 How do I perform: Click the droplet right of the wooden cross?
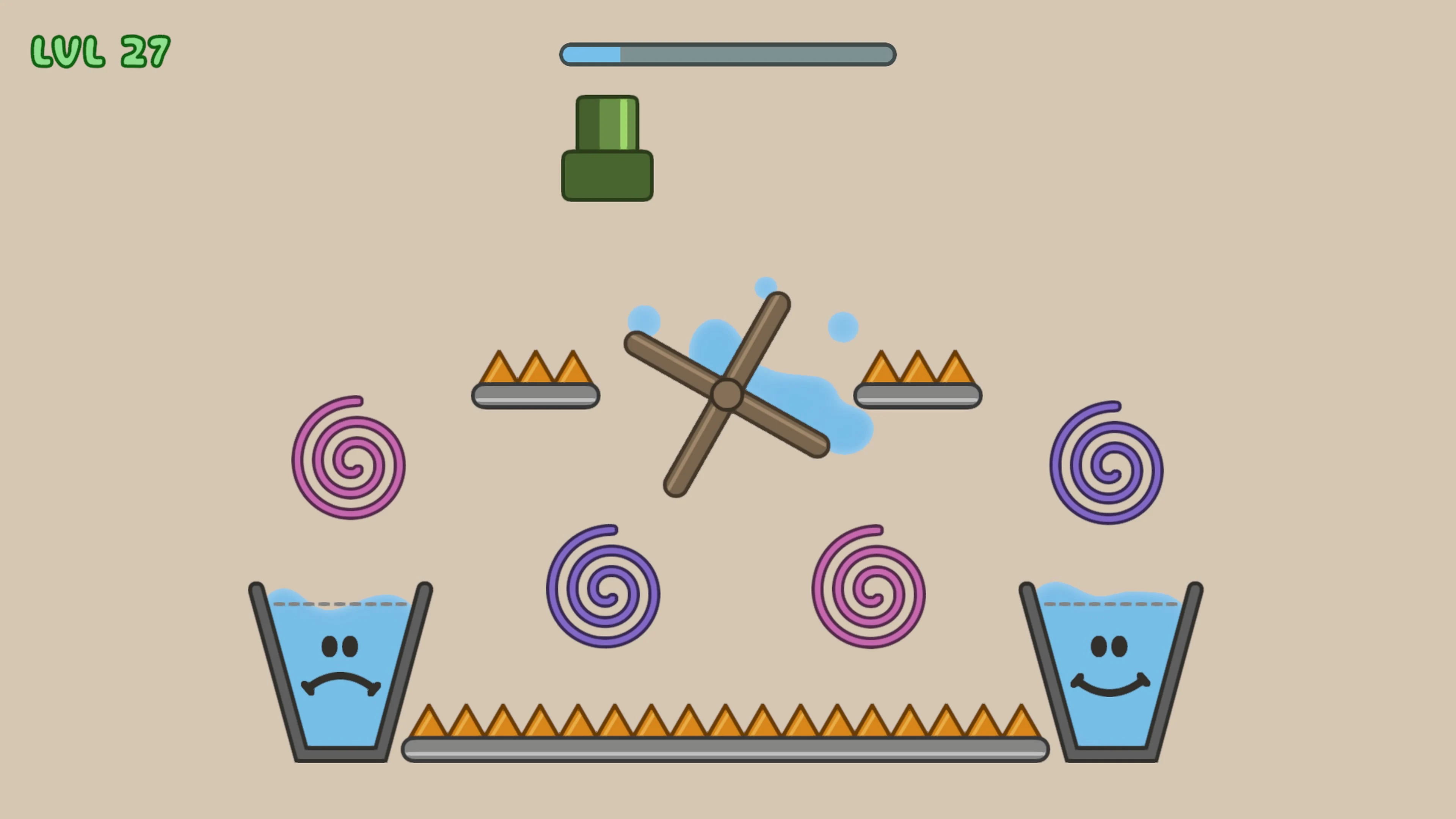tap(843, 327)
